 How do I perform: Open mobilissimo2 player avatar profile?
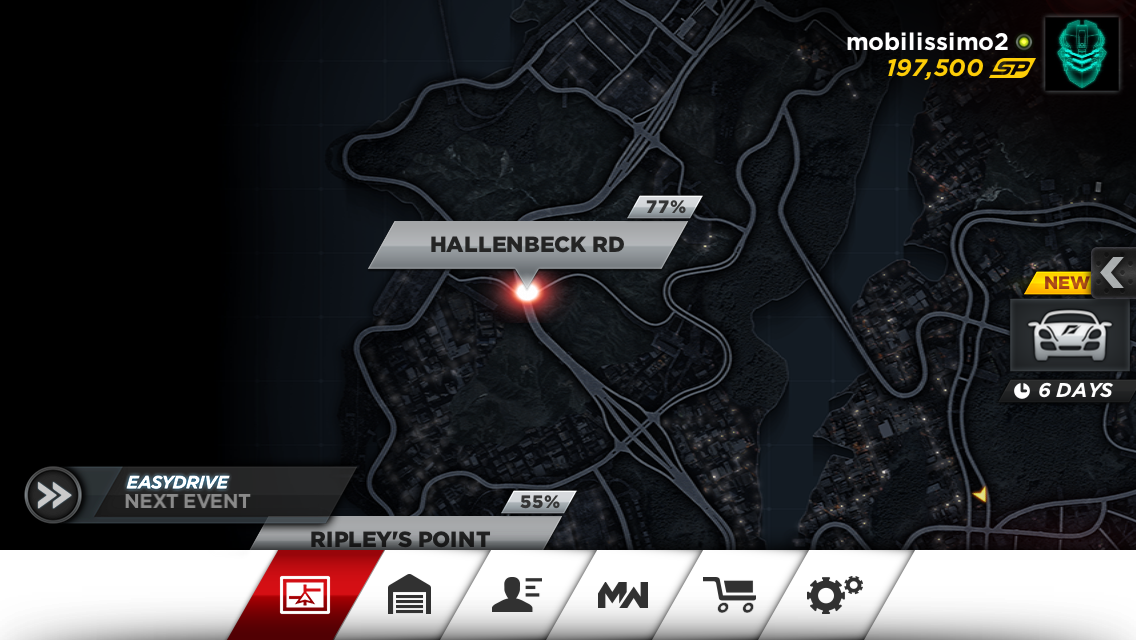(x=1082, y=54)
